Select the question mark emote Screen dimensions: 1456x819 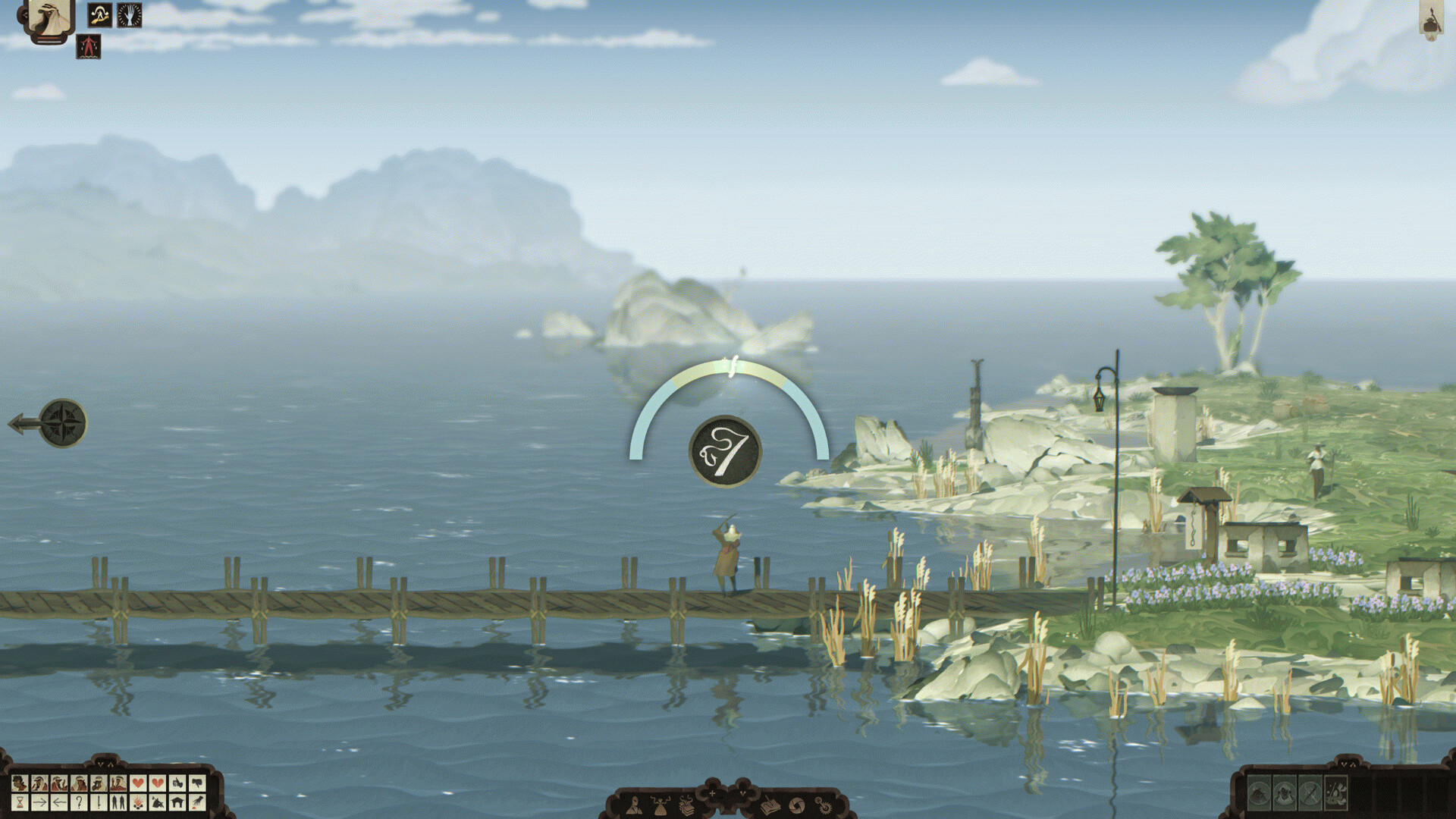pyautogui.click(x=79, y=802)
